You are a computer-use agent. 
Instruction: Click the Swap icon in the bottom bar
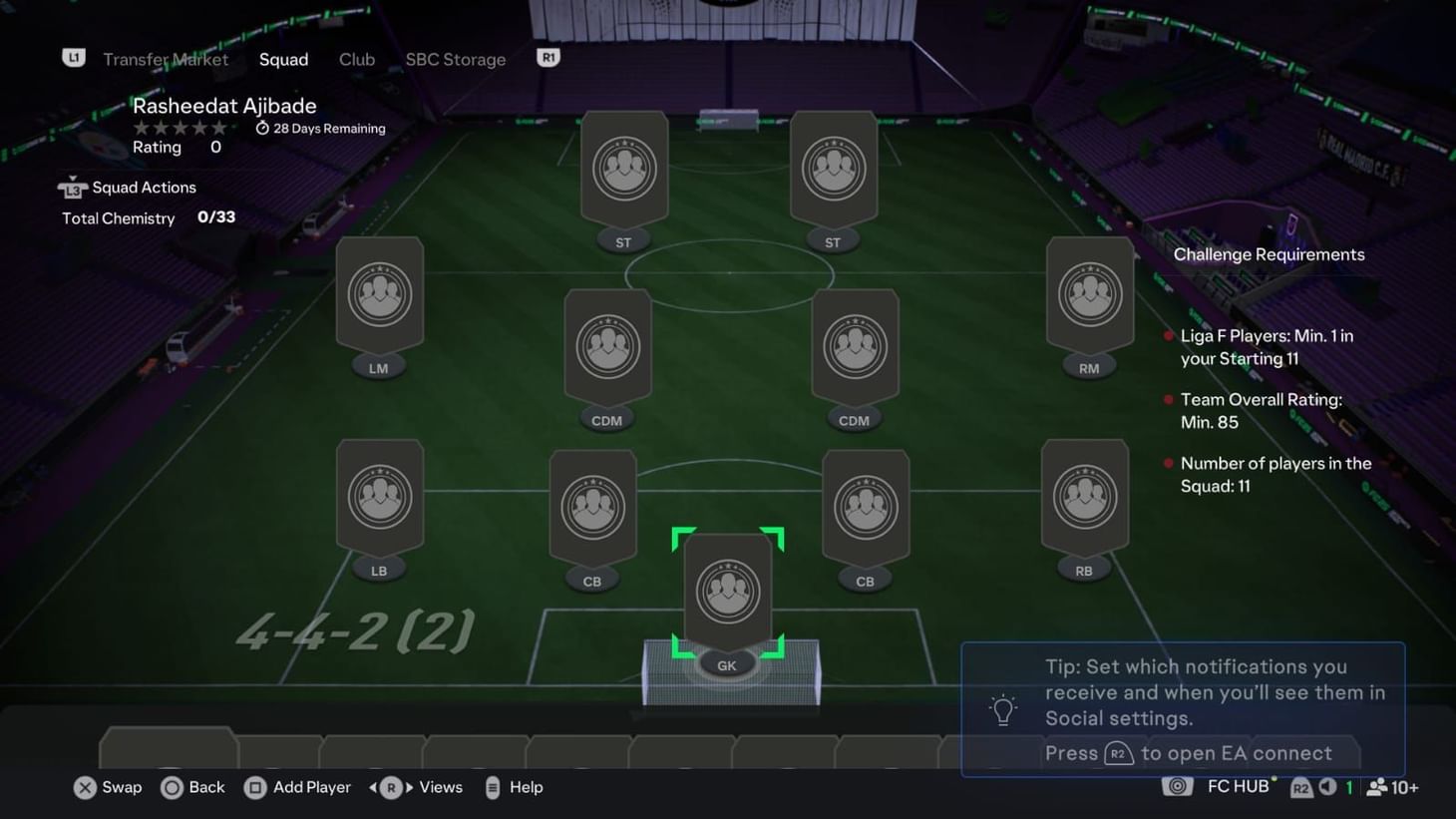coord(86,787)
